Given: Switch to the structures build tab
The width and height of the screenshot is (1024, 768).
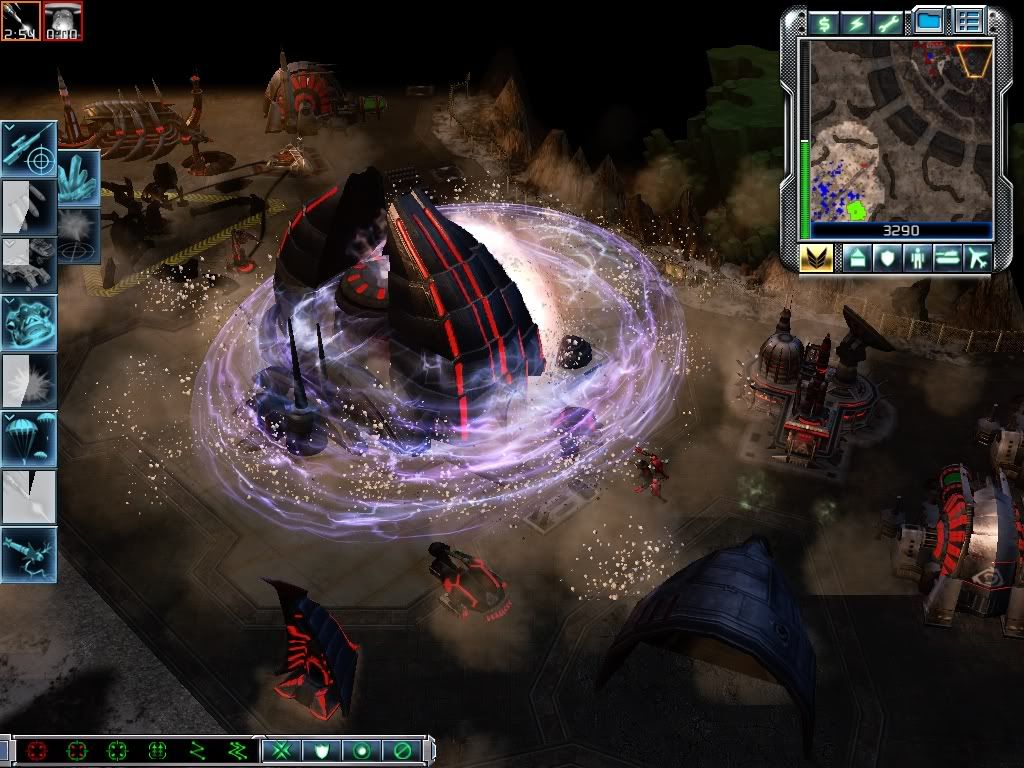Looking at the screenshot, I should pos(858,258).
